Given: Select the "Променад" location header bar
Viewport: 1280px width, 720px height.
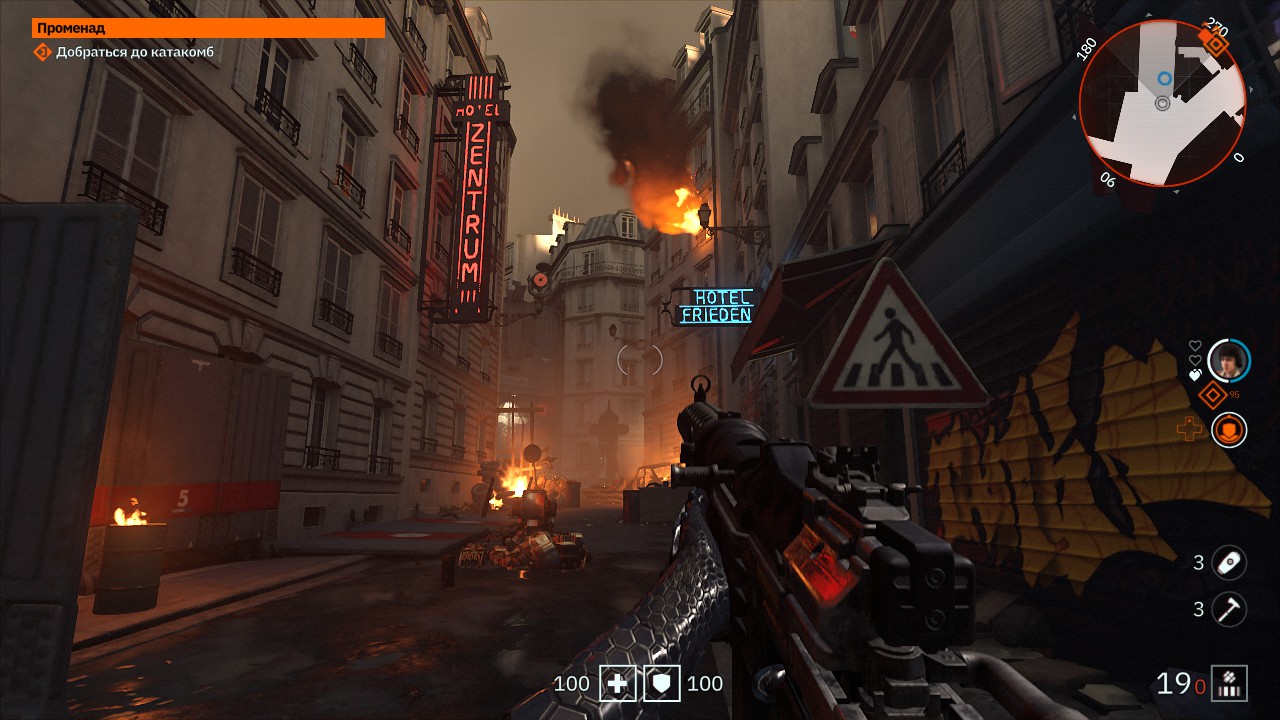Looking at the screenshot, I should pyautogui.click(x=208, y=28).
